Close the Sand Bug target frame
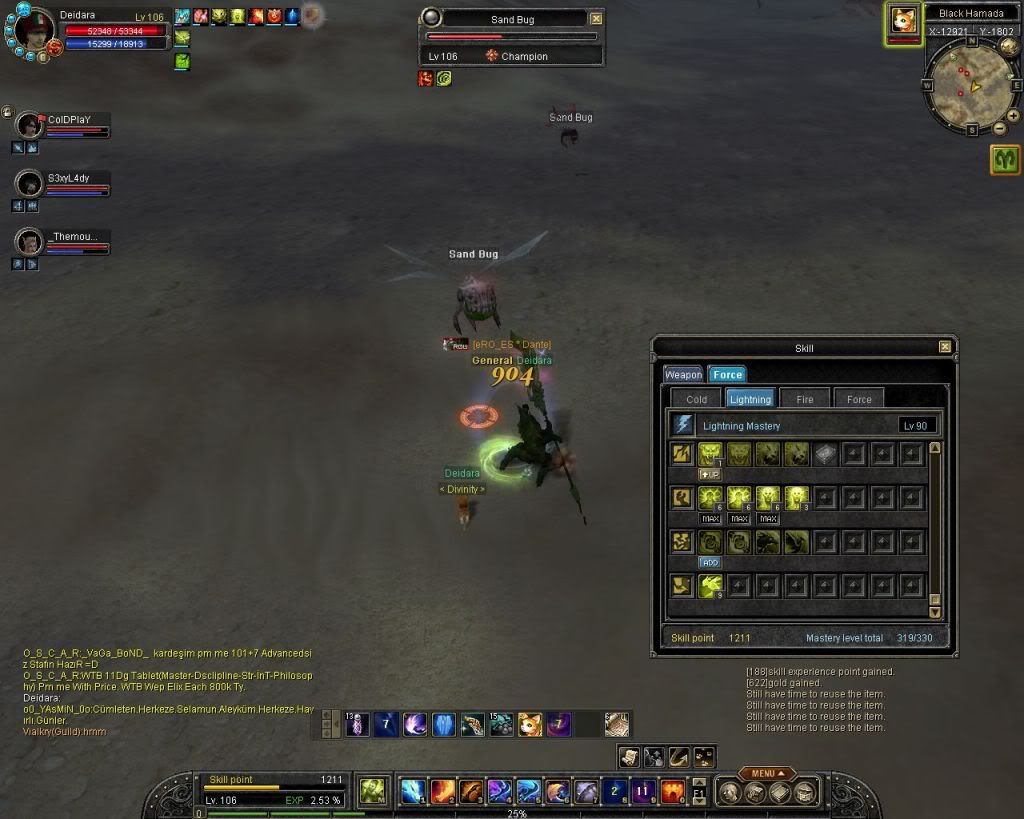The image size is (1024, 819). (x=597, y=18)
